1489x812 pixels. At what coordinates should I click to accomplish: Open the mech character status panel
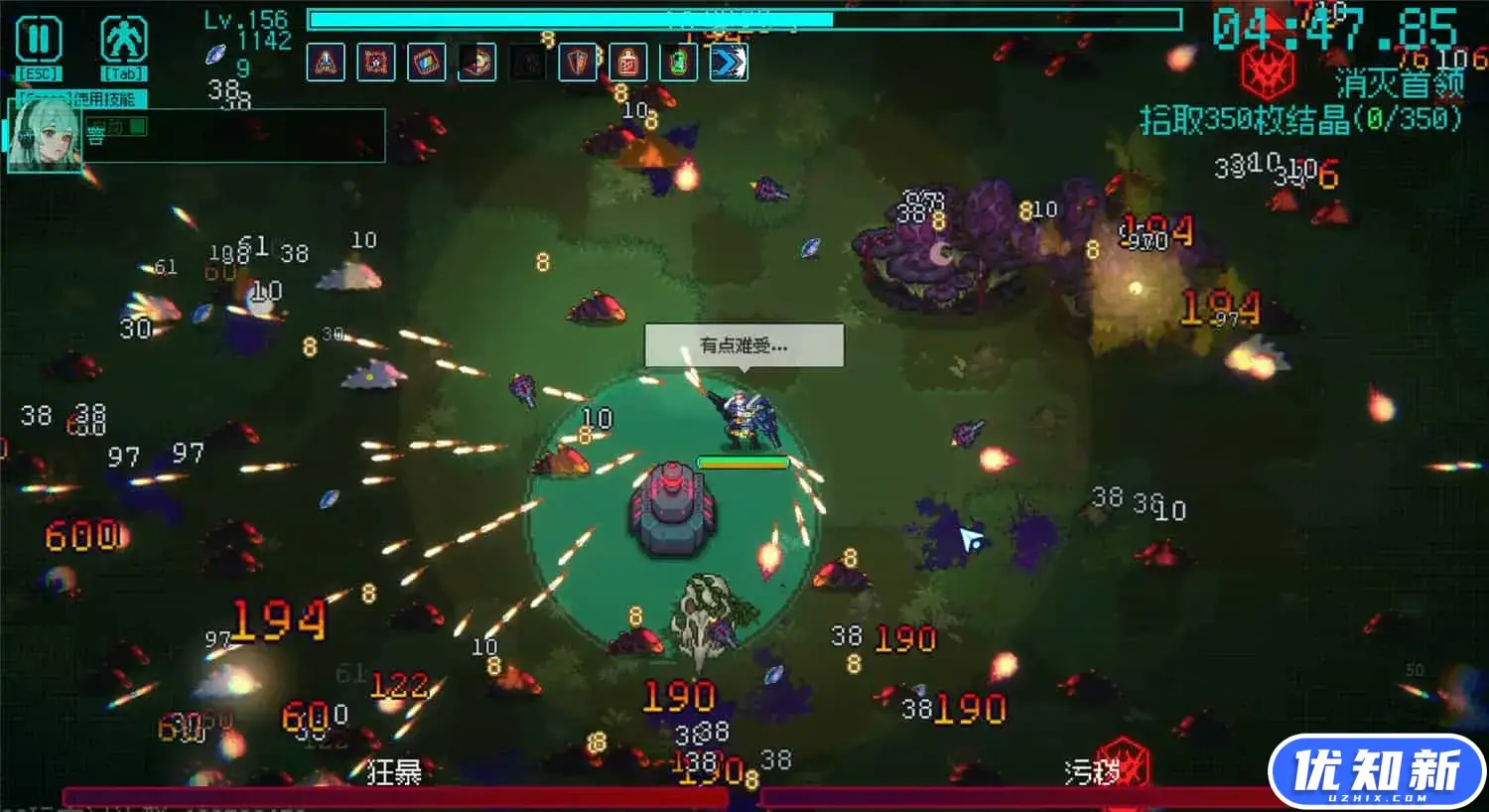[124, 41]
